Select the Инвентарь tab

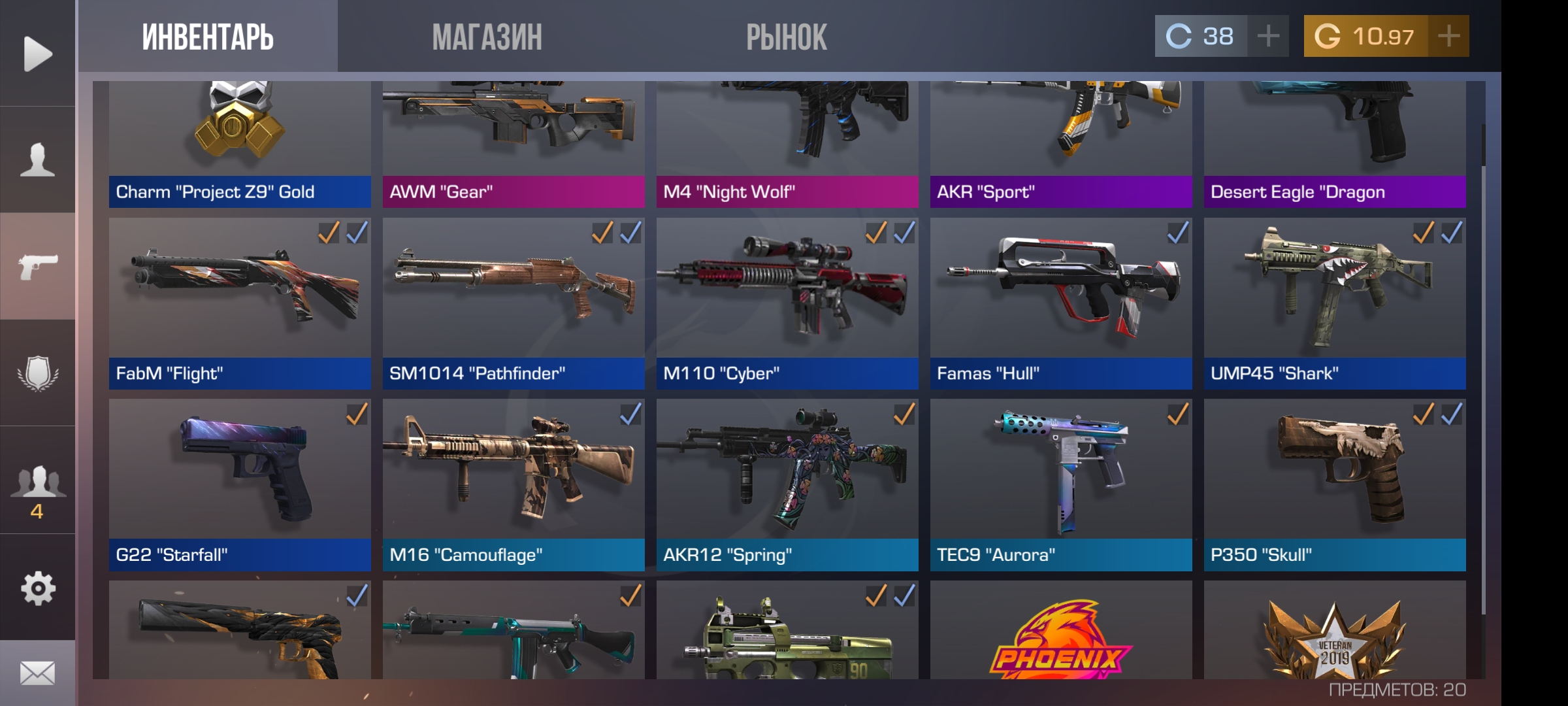point(208,37)
